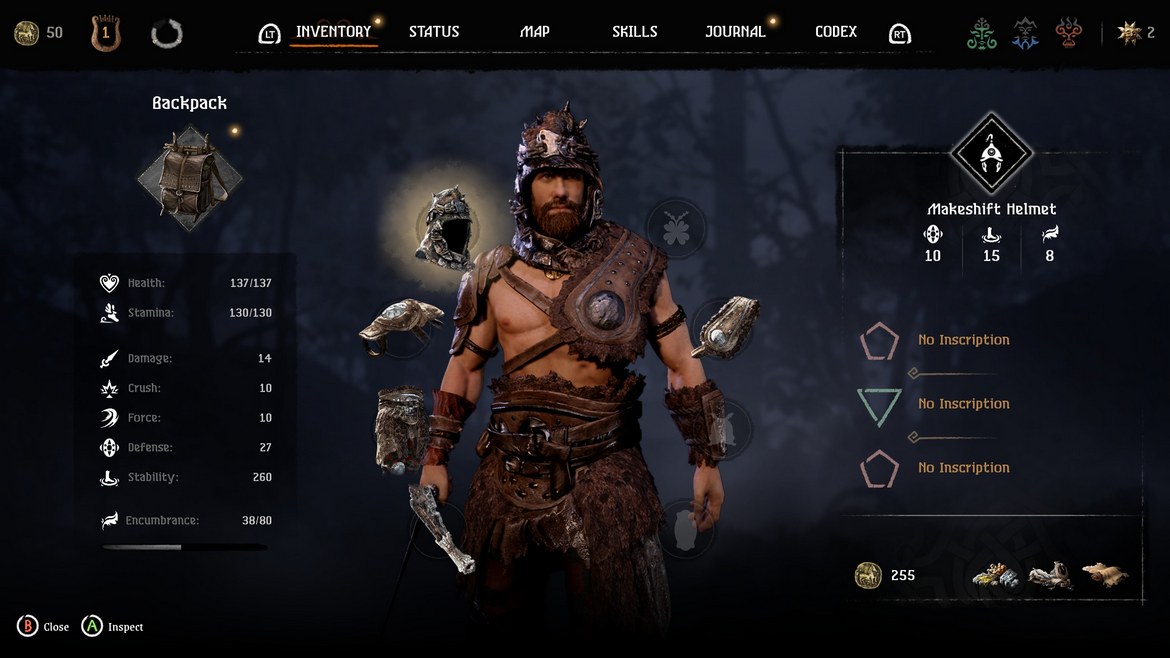Open the Backpack

190,177
